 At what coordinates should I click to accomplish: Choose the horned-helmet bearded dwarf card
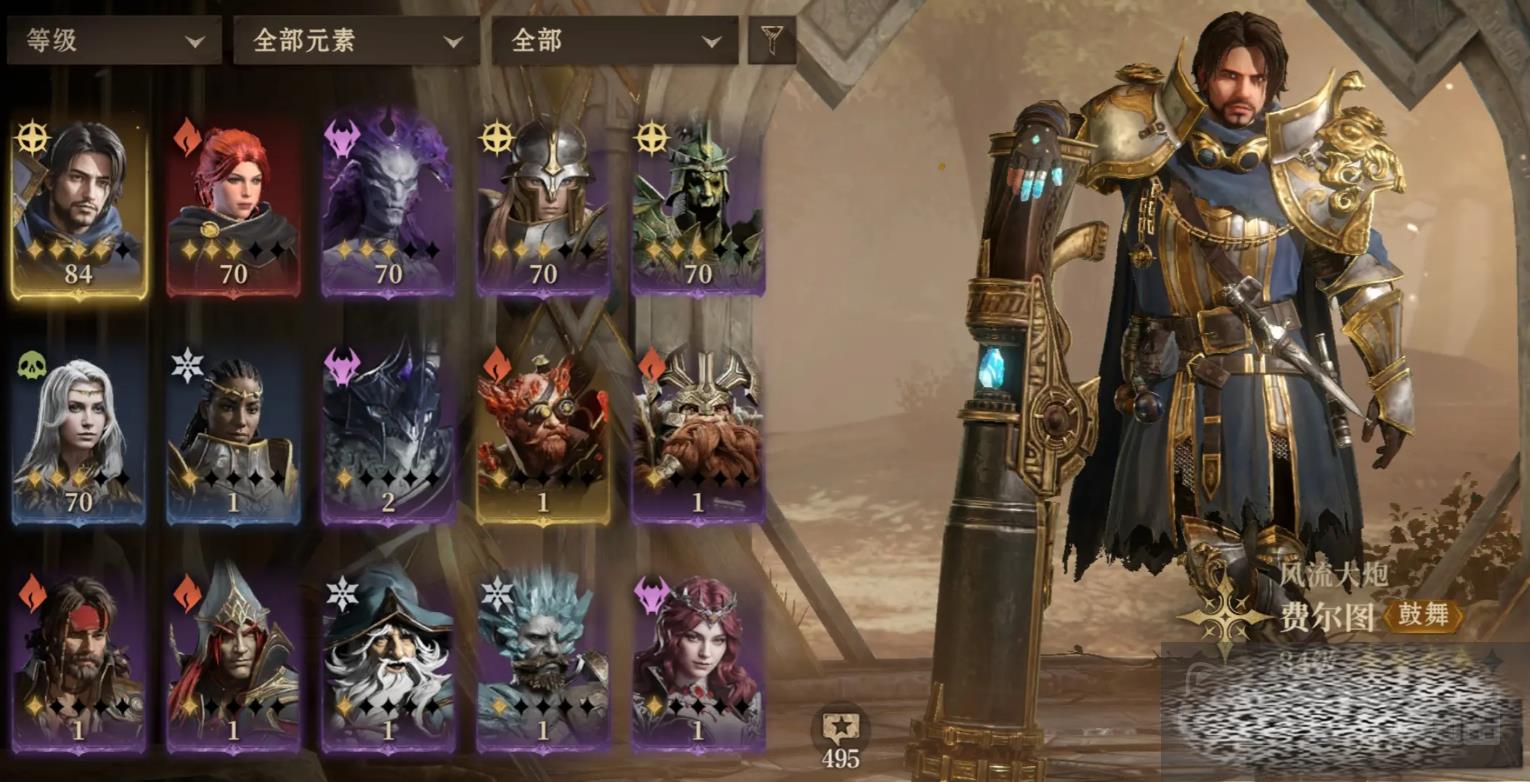click(x=698, y=435)
